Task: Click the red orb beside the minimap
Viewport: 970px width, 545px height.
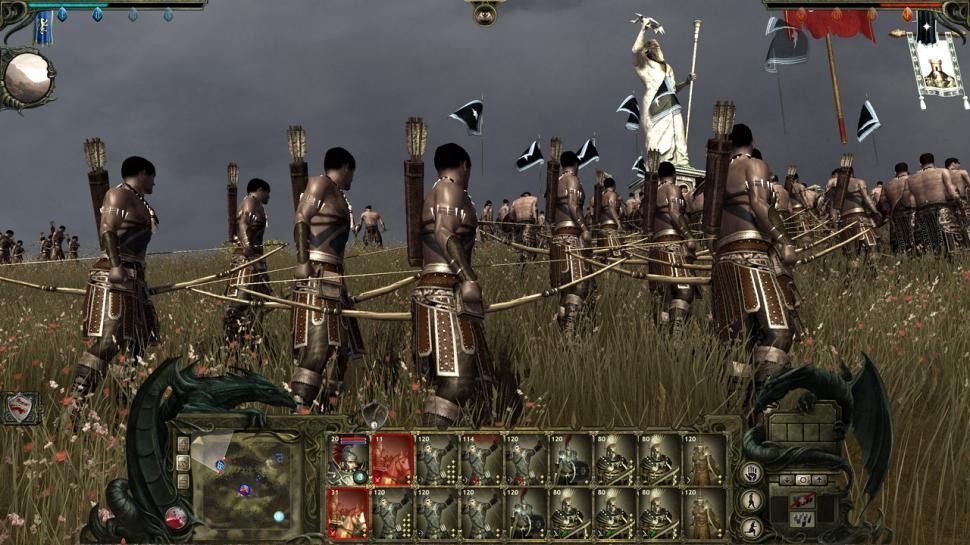Action: (x=177, y=517)
